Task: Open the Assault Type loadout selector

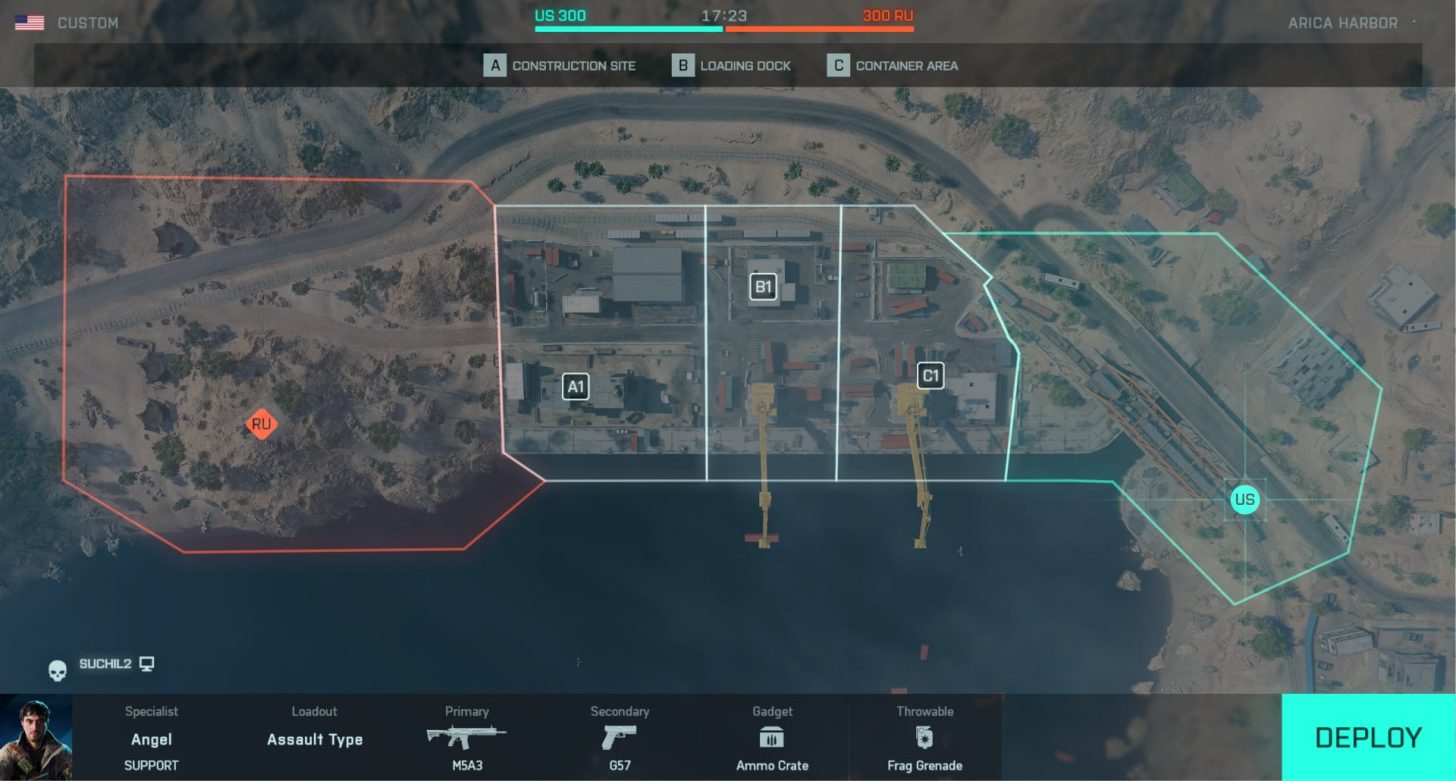Action: (x=314, y=739)
